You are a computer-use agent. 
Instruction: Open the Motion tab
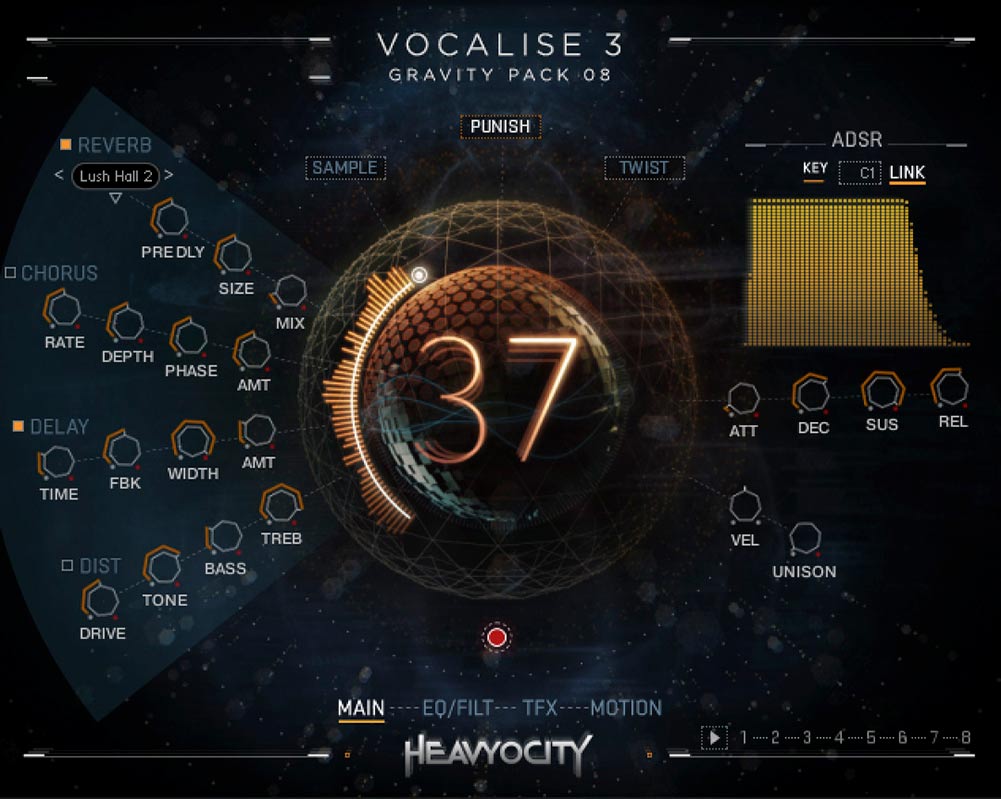coord(626,709)
